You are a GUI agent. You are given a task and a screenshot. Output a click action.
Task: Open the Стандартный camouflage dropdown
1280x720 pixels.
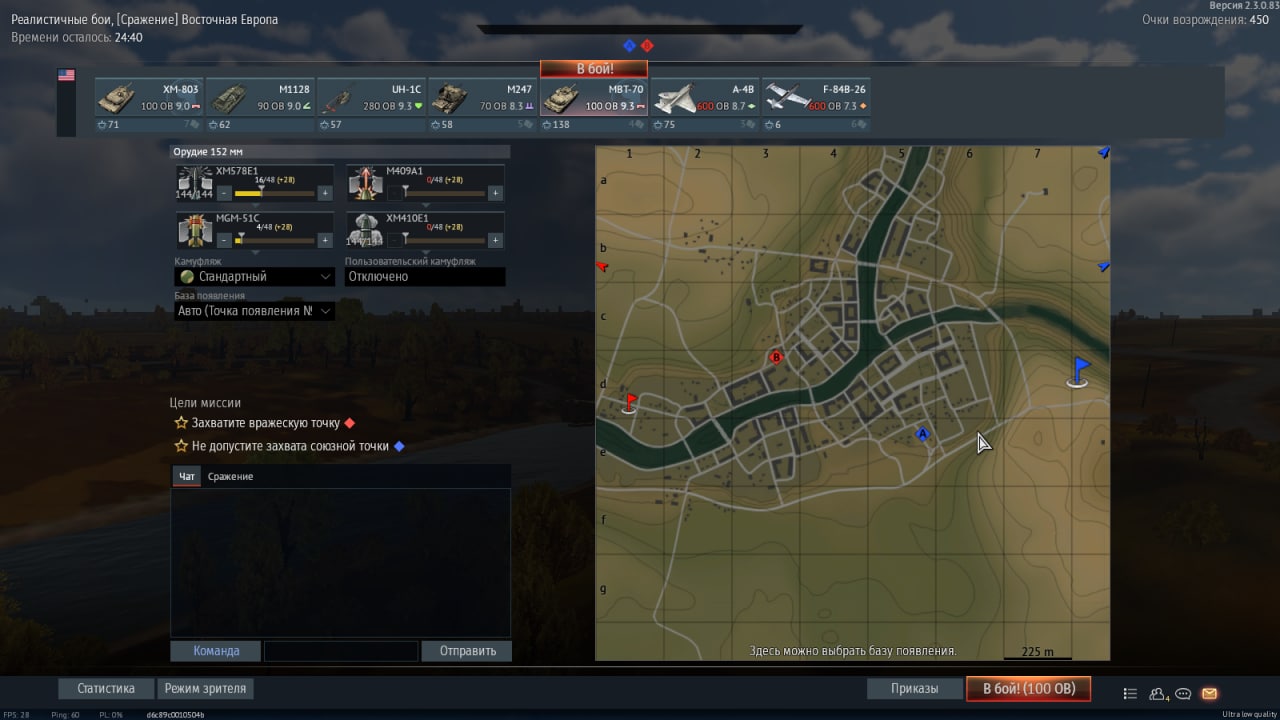point(255,277)
